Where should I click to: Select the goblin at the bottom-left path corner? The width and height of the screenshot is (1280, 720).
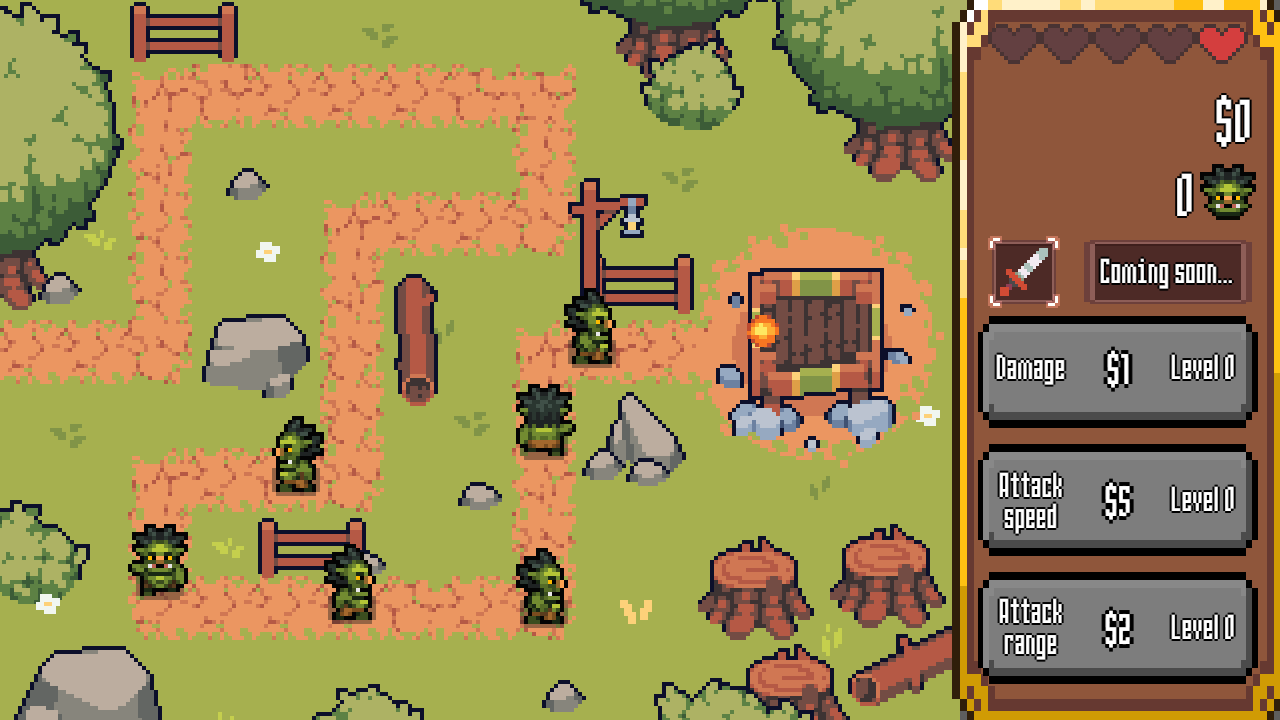[160, 560]
